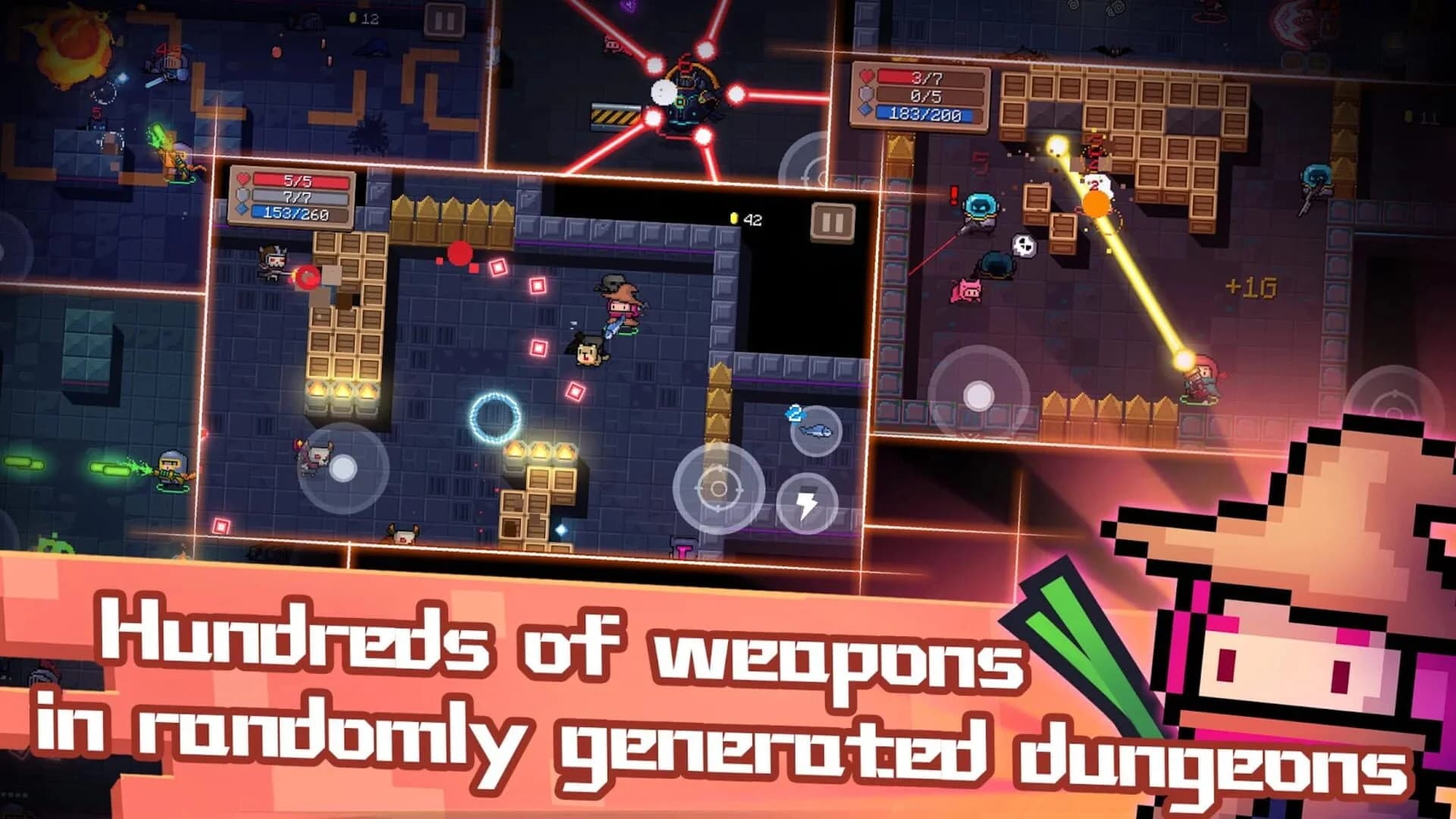Click the gold coin icon beside the 42 counter
The height and width of the screenshot is (819, 1456).
[733, 216]
